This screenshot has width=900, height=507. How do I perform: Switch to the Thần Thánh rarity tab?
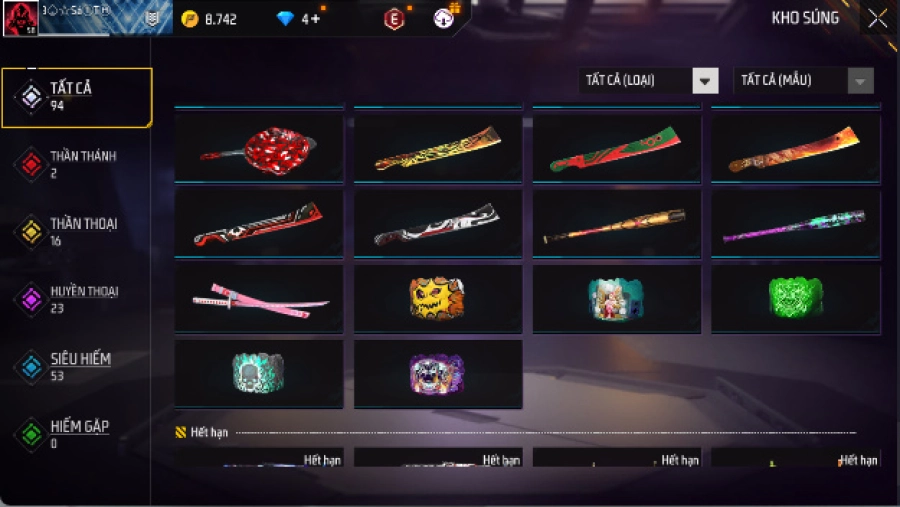76,164
